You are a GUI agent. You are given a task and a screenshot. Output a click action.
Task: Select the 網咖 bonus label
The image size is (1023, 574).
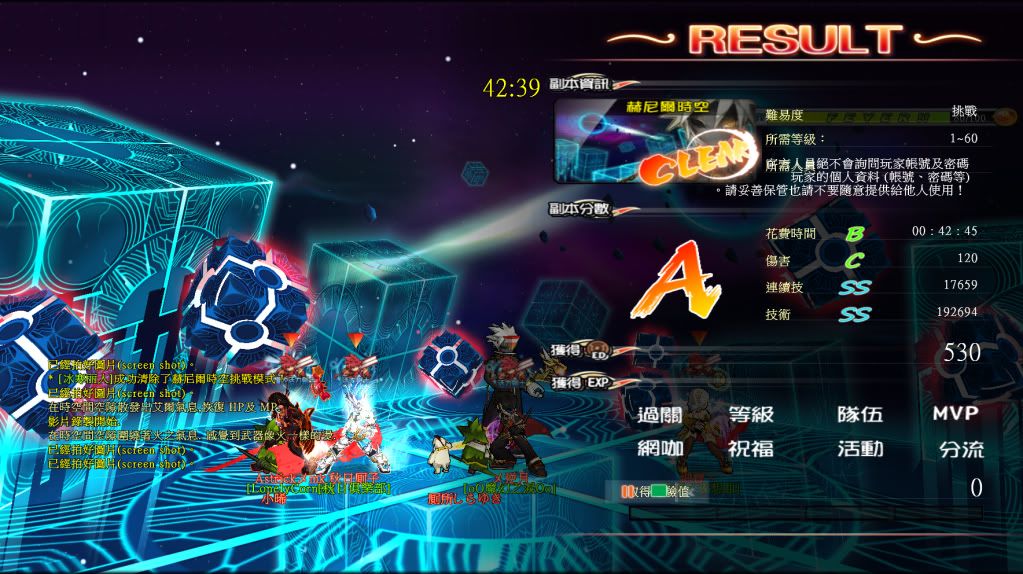[662, 449]
